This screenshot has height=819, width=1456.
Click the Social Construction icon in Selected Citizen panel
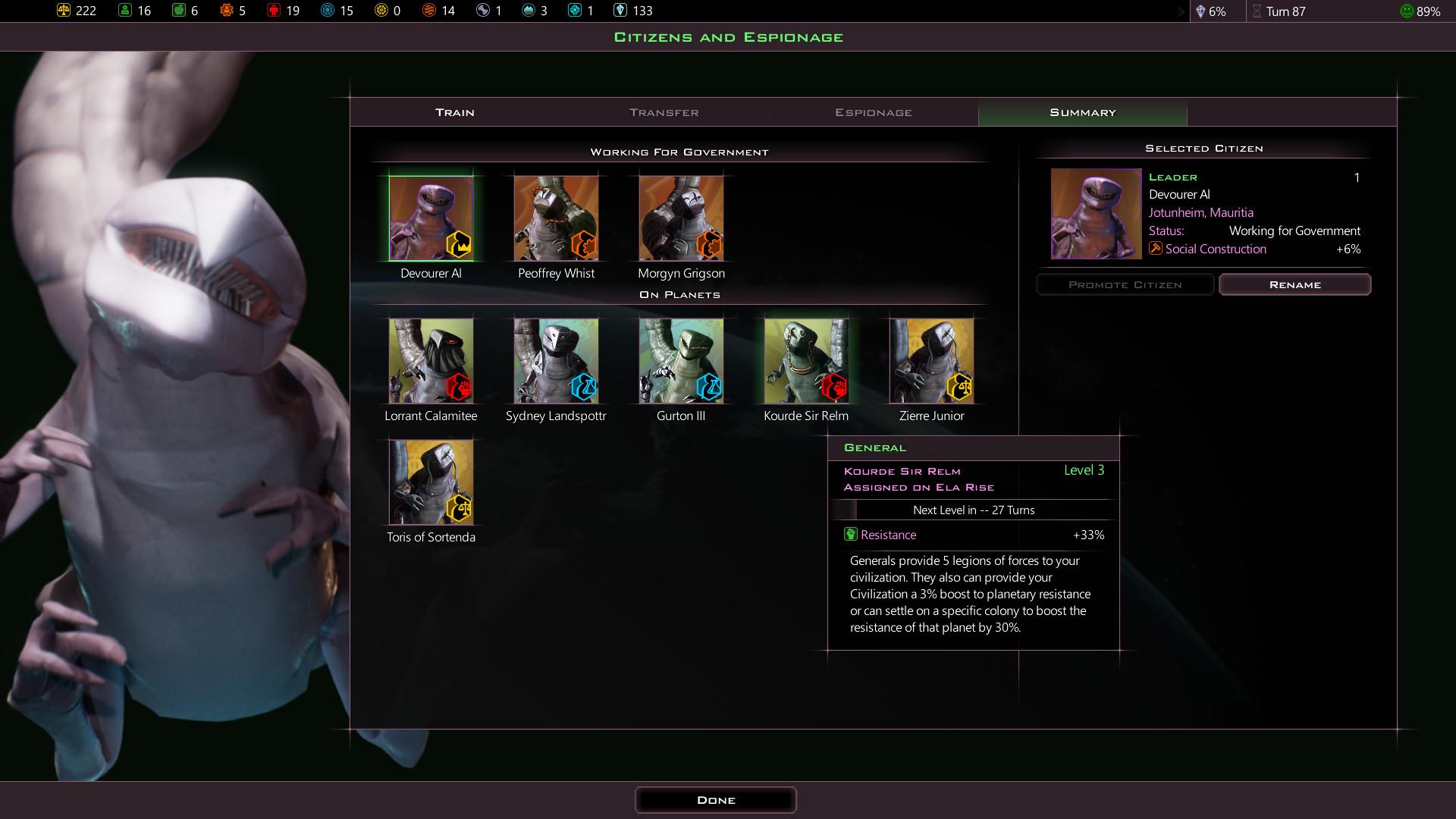(1155, 248)
